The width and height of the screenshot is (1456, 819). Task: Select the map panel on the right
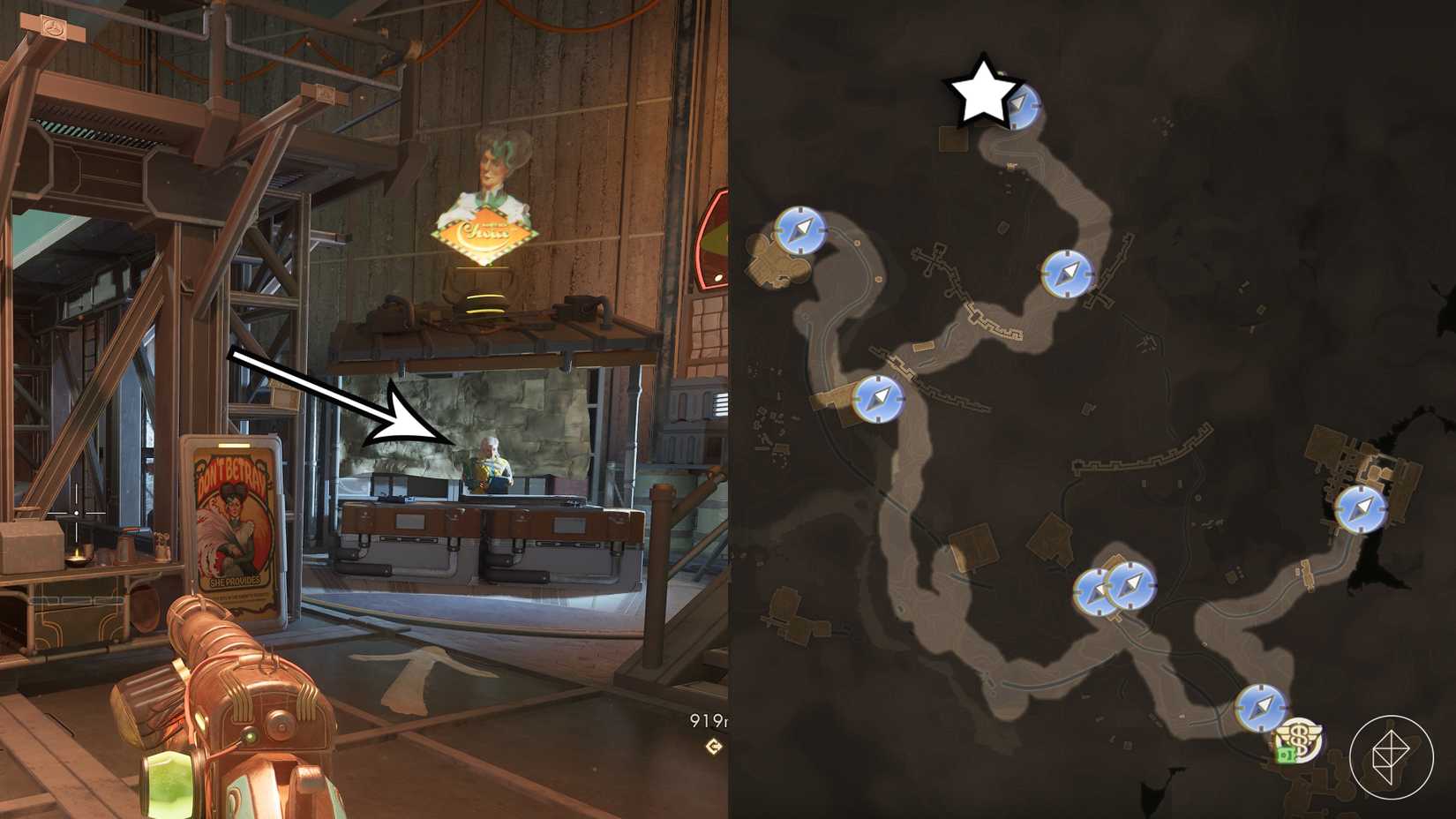(1094, 409)
